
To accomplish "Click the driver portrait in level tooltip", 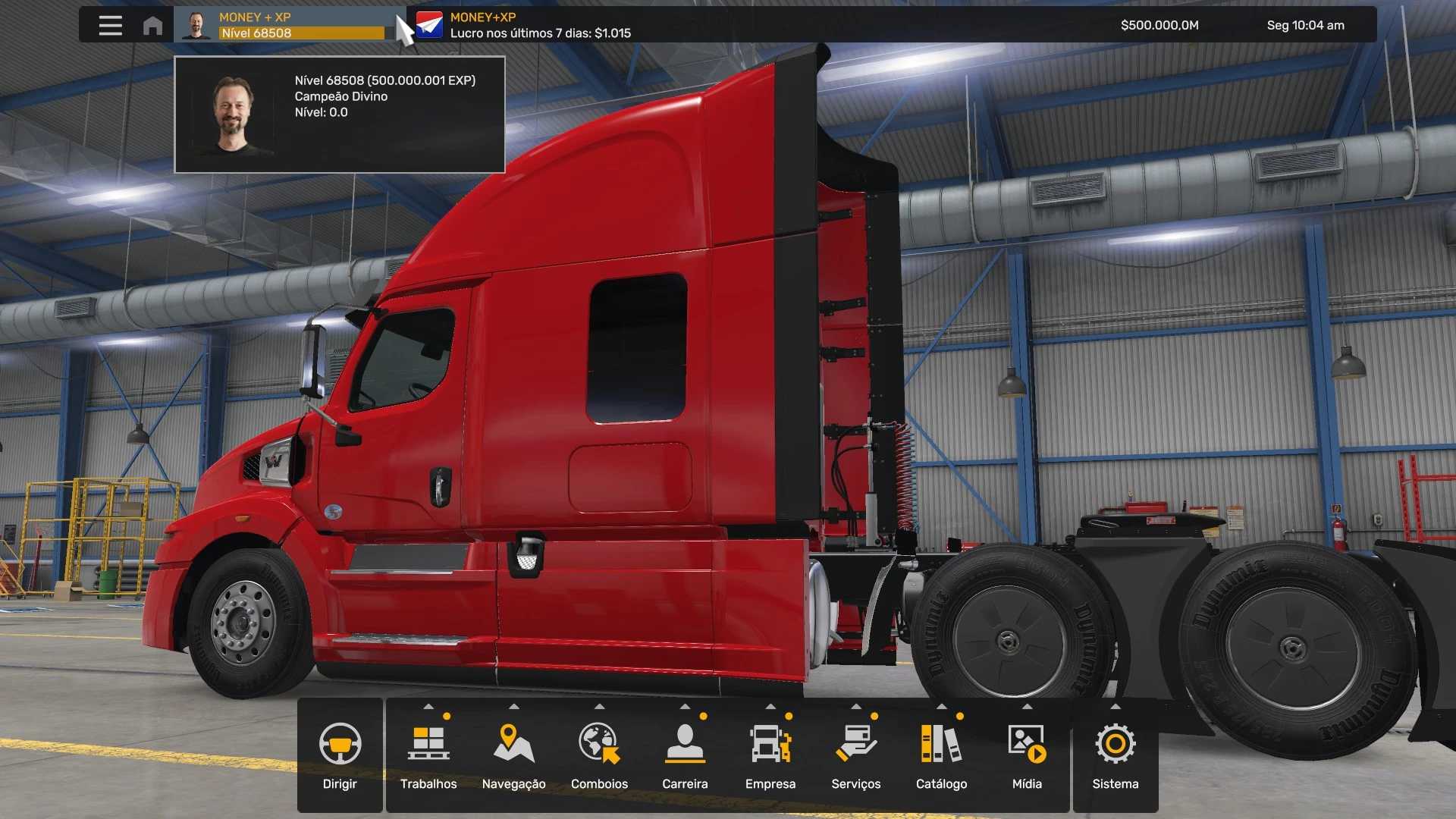I will (233, 115).
